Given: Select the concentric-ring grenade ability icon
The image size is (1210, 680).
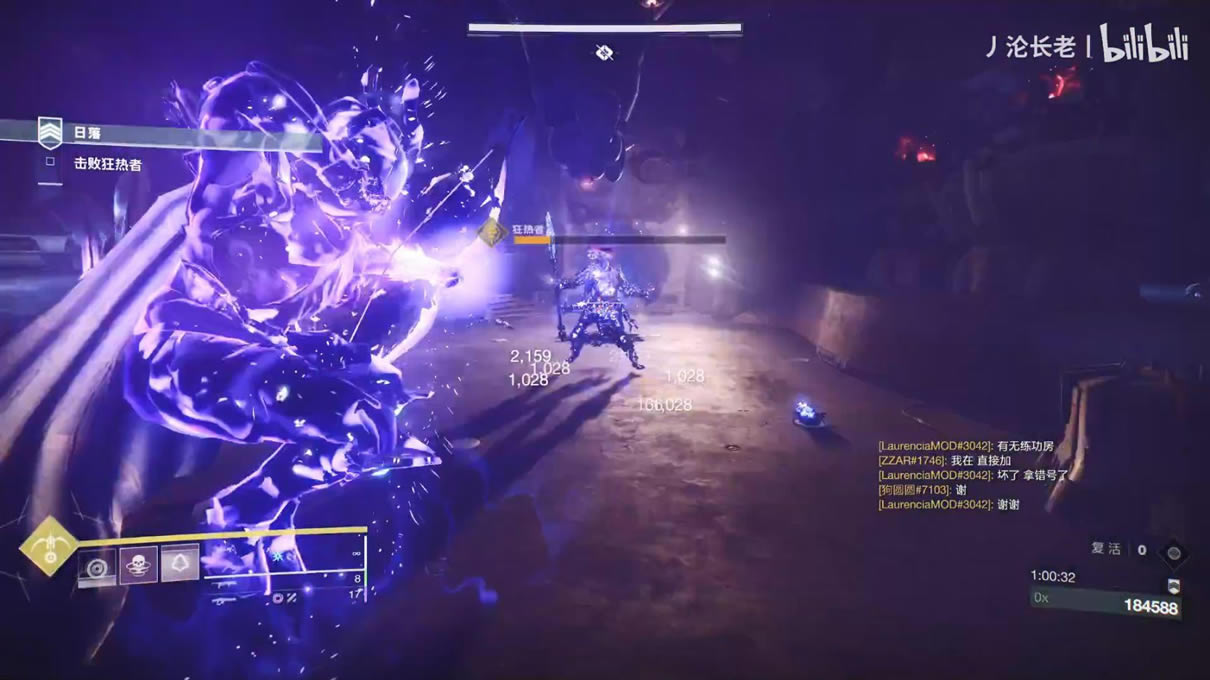Looking at the screenshot, I should pyautogui.click(x=97, y=567).
